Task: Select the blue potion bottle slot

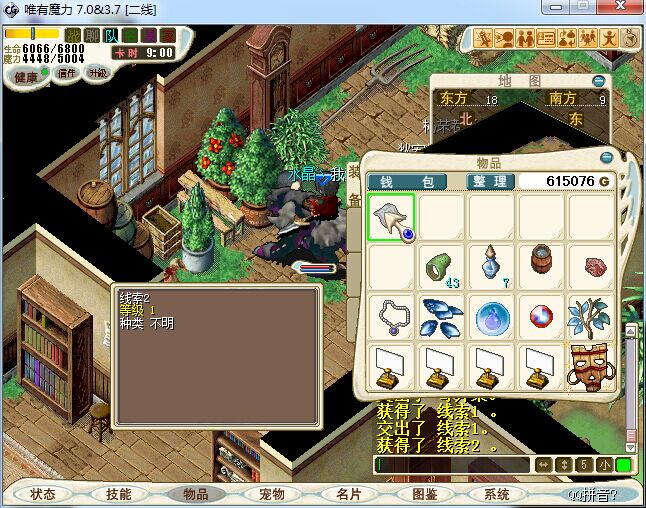Action: click(492, 267)
